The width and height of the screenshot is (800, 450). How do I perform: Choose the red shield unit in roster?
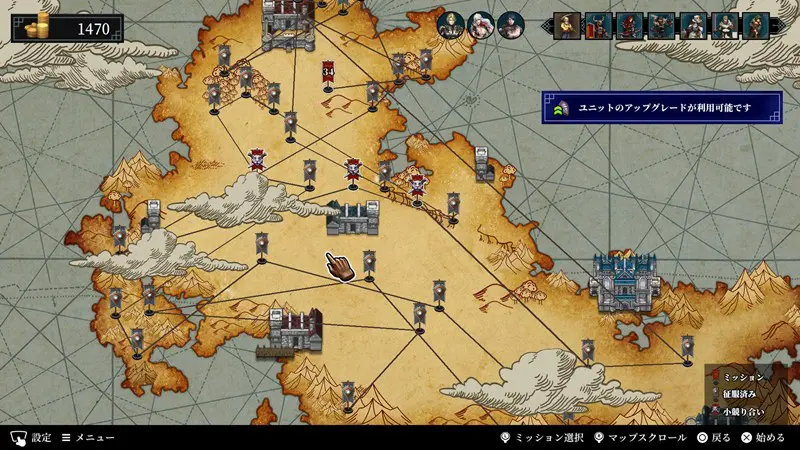pos(599,25)
